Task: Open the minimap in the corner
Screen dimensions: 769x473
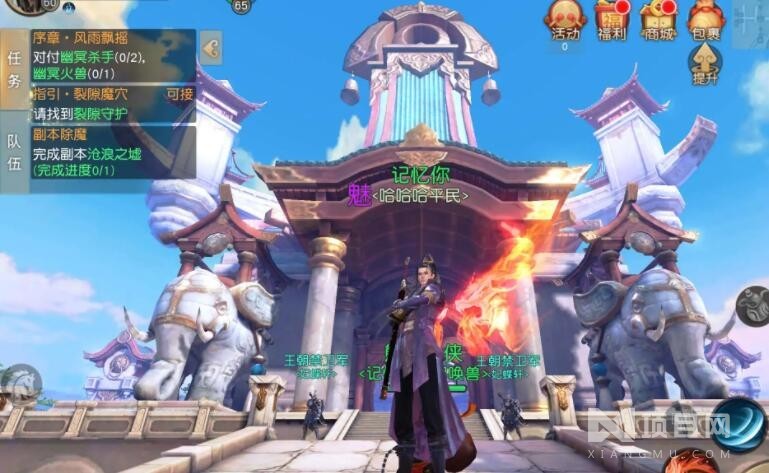Action: tap(750, 22)
